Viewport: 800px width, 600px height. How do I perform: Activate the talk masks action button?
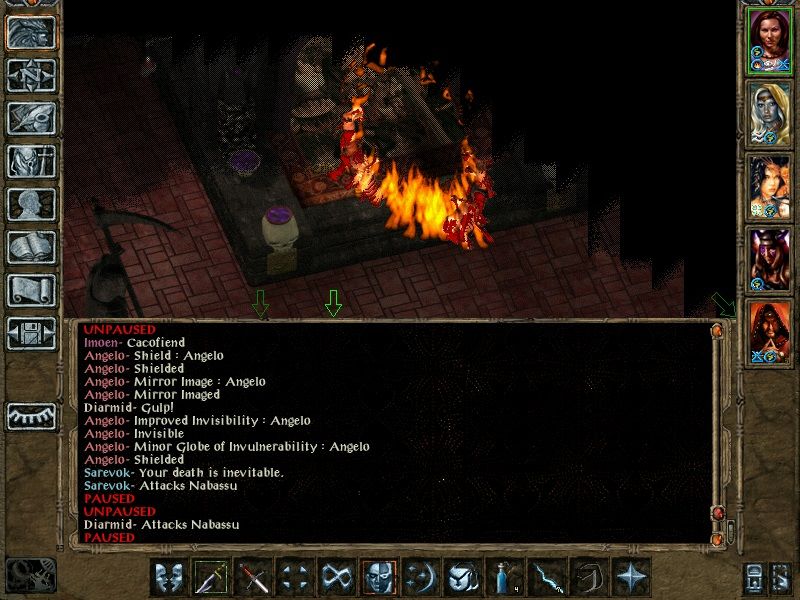click(x=169, y=578)
